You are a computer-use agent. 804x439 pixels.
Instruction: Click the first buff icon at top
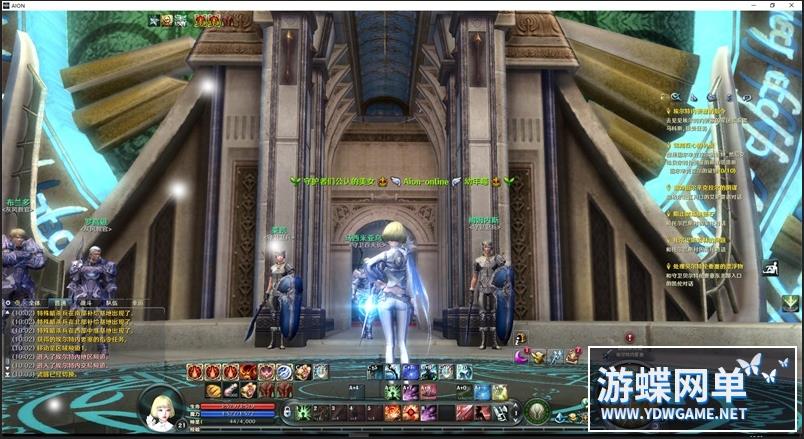pyautogui.click(x=153, y=20)
